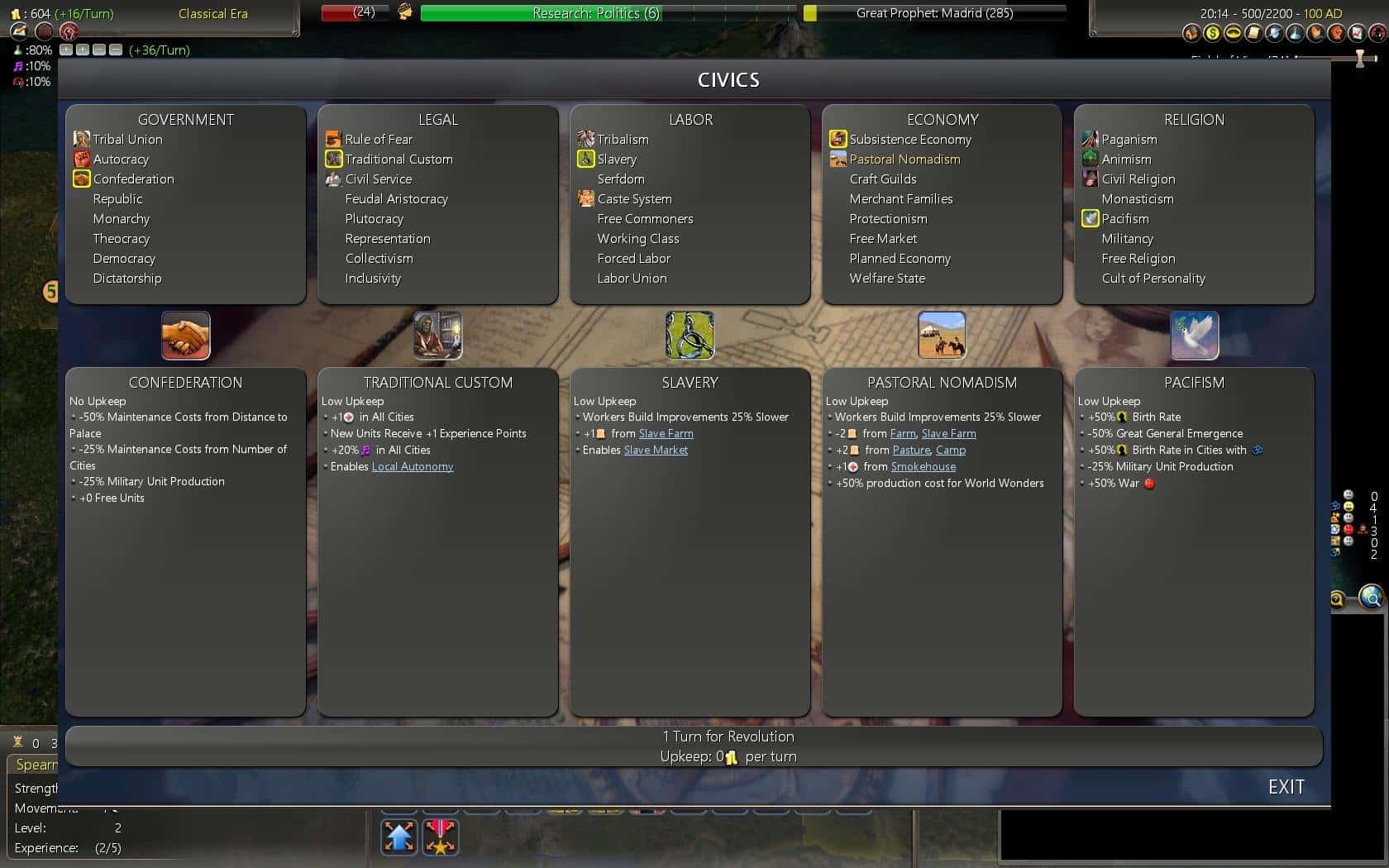Select the Republic government civic

118,198
